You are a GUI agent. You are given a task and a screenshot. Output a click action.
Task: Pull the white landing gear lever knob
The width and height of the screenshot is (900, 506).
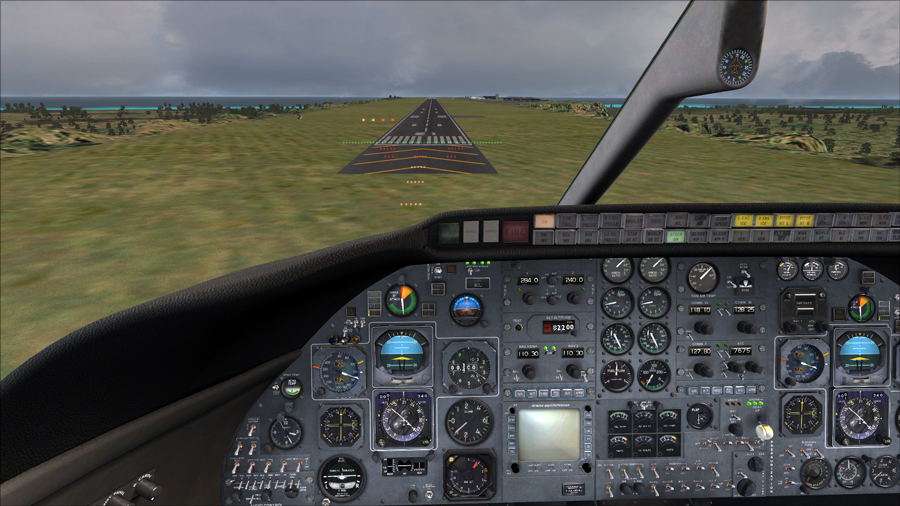pos(764,431)
